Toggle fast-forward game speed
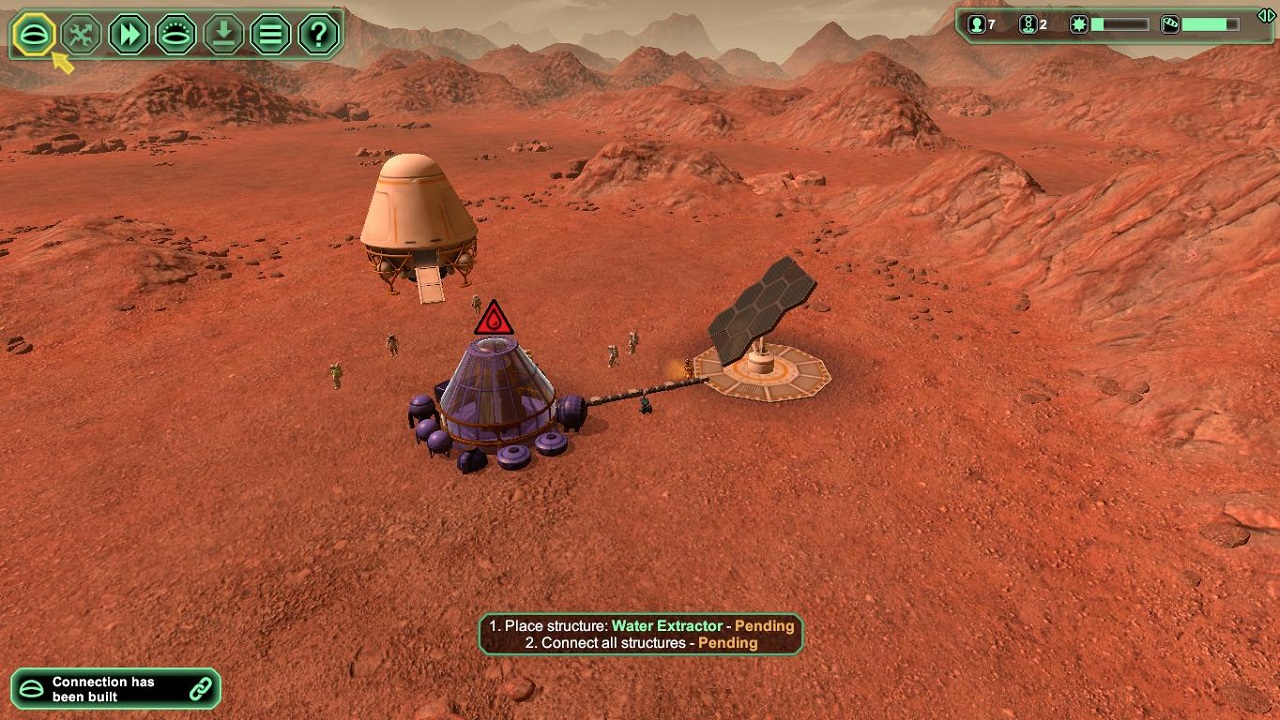This screenshot has width=1280, height=720. tap(129, 35)
